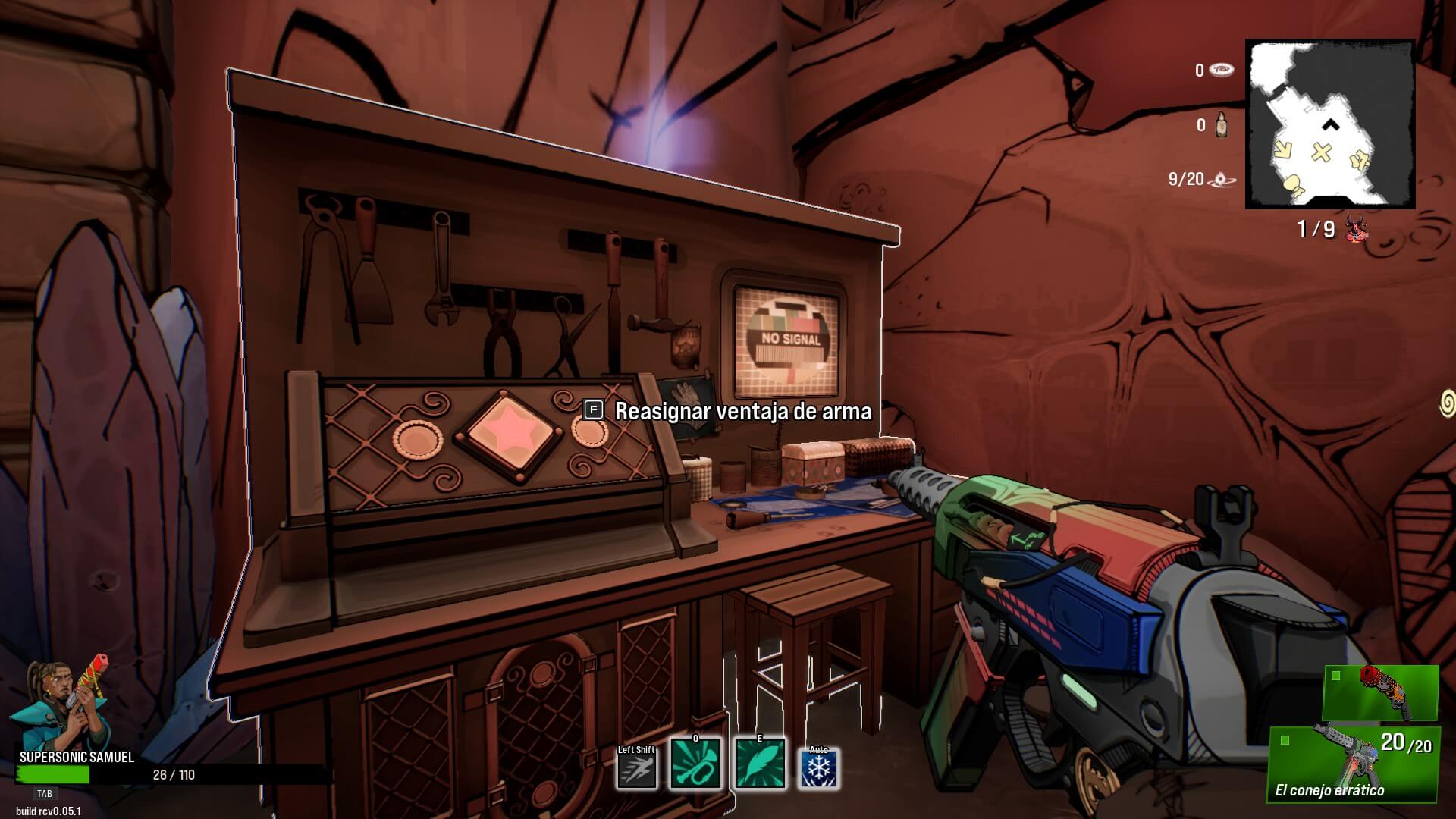The image size is (1456, 819).
Task: Select the snowflake auto ability icon
Action: click(x=819, y=769)
